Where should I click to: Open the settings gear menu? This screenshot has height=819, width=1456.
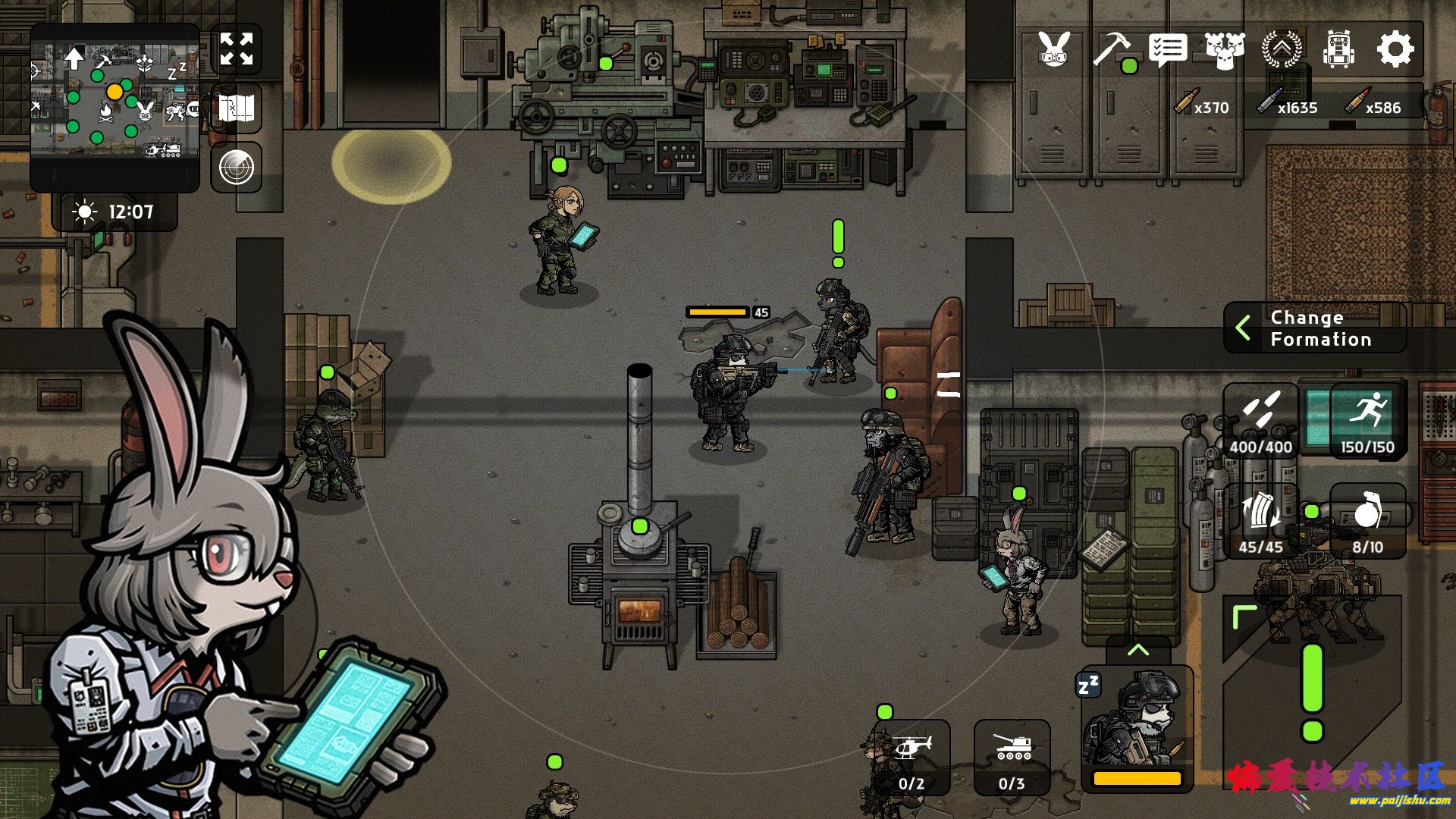(x=1395, y=50)
